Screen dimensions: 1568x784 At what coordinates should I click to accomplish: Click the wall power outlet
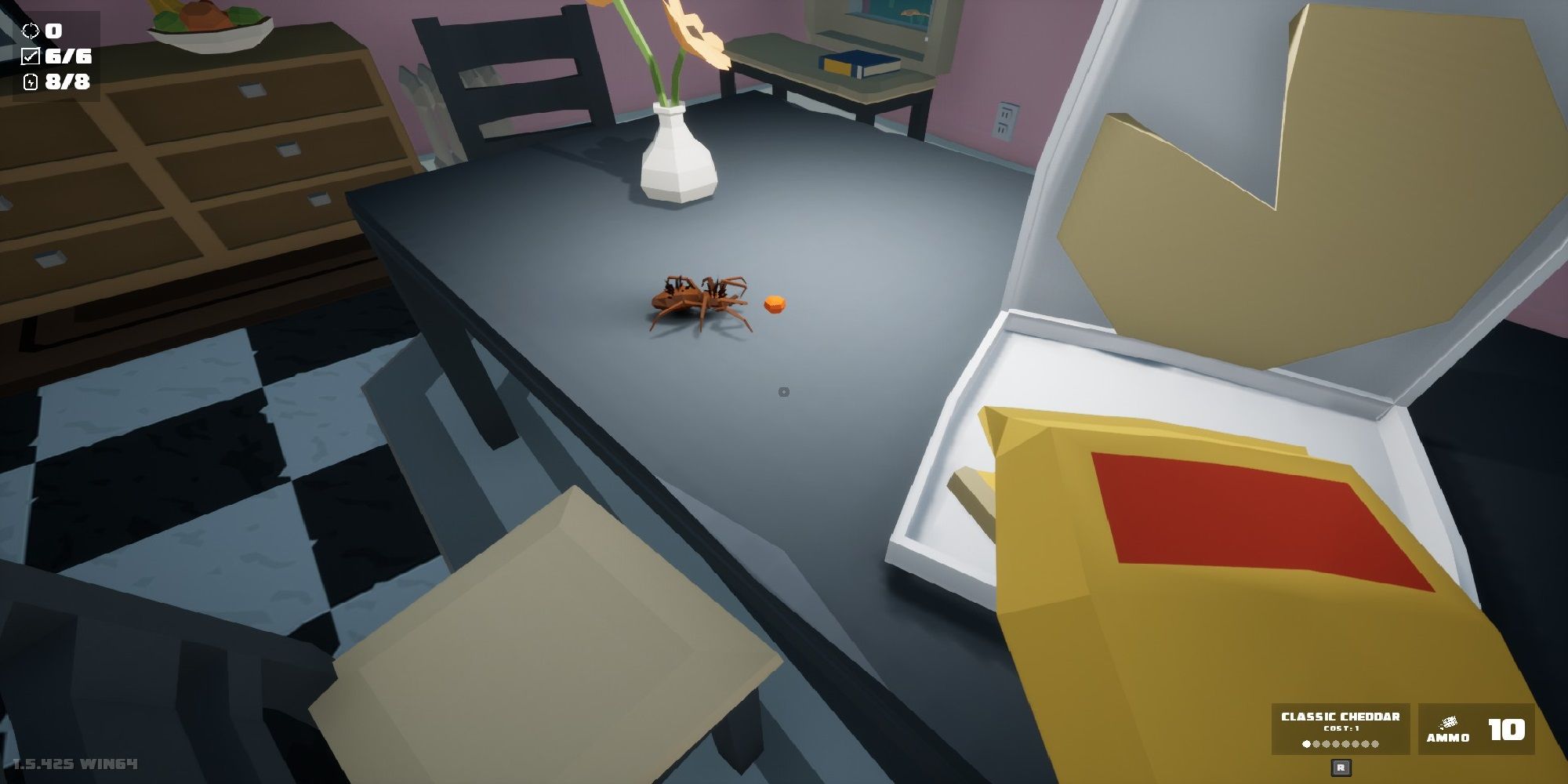[1006, 118]
